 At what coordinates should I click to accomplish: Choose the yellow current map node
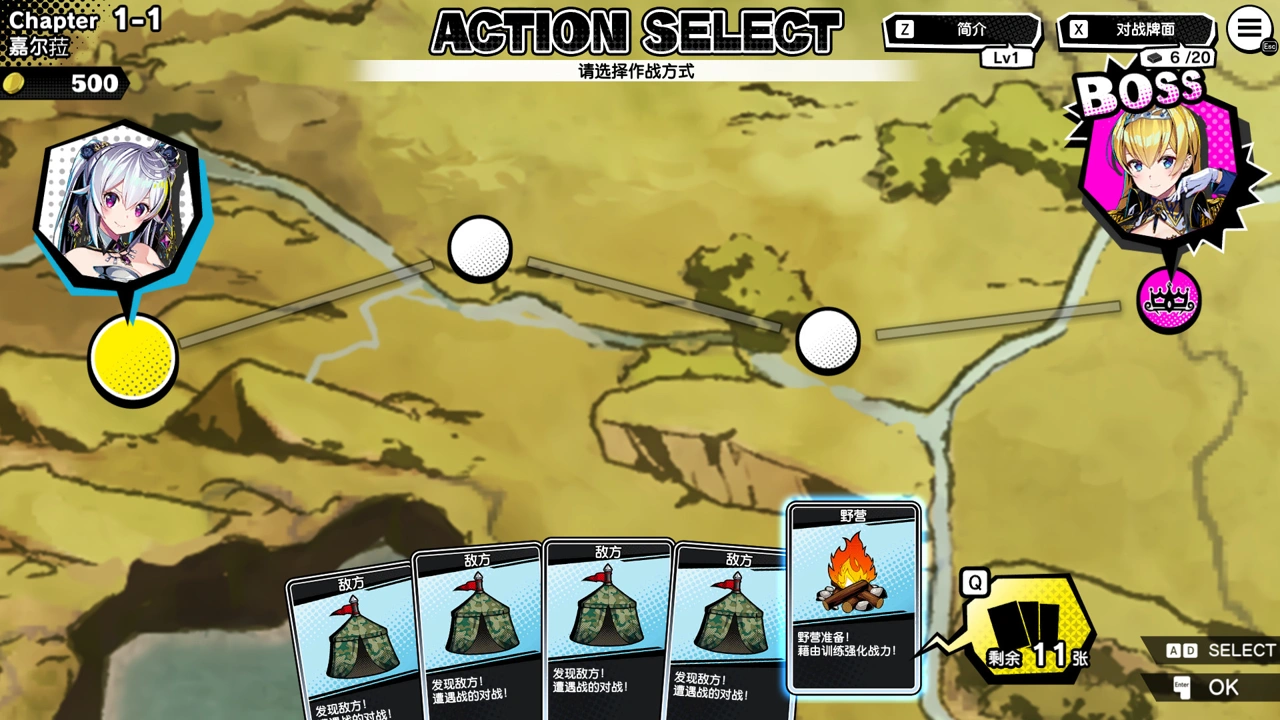point(133,357)
